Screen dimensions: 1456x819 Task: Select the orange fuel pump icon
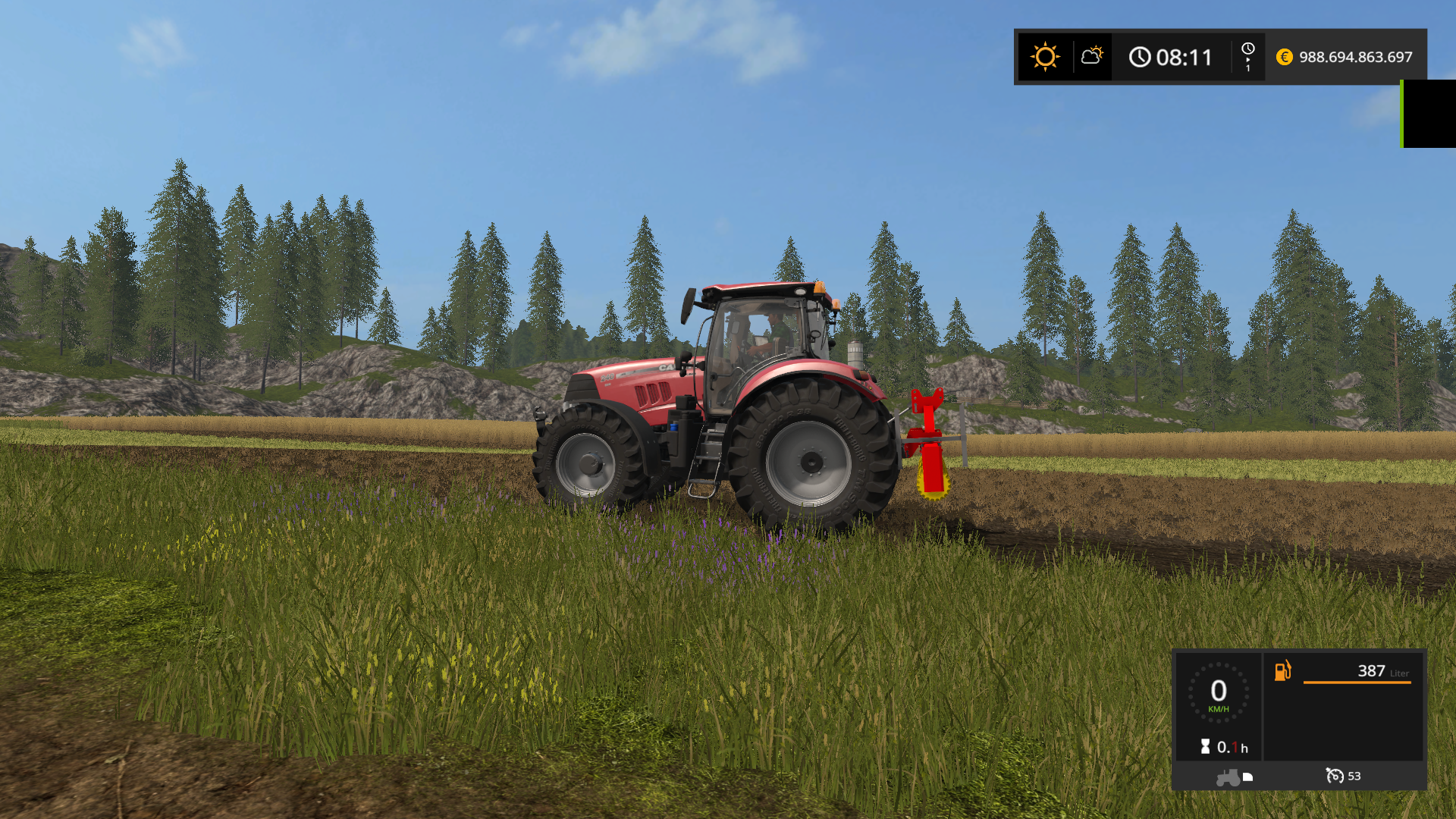(x=1282, y=670)
